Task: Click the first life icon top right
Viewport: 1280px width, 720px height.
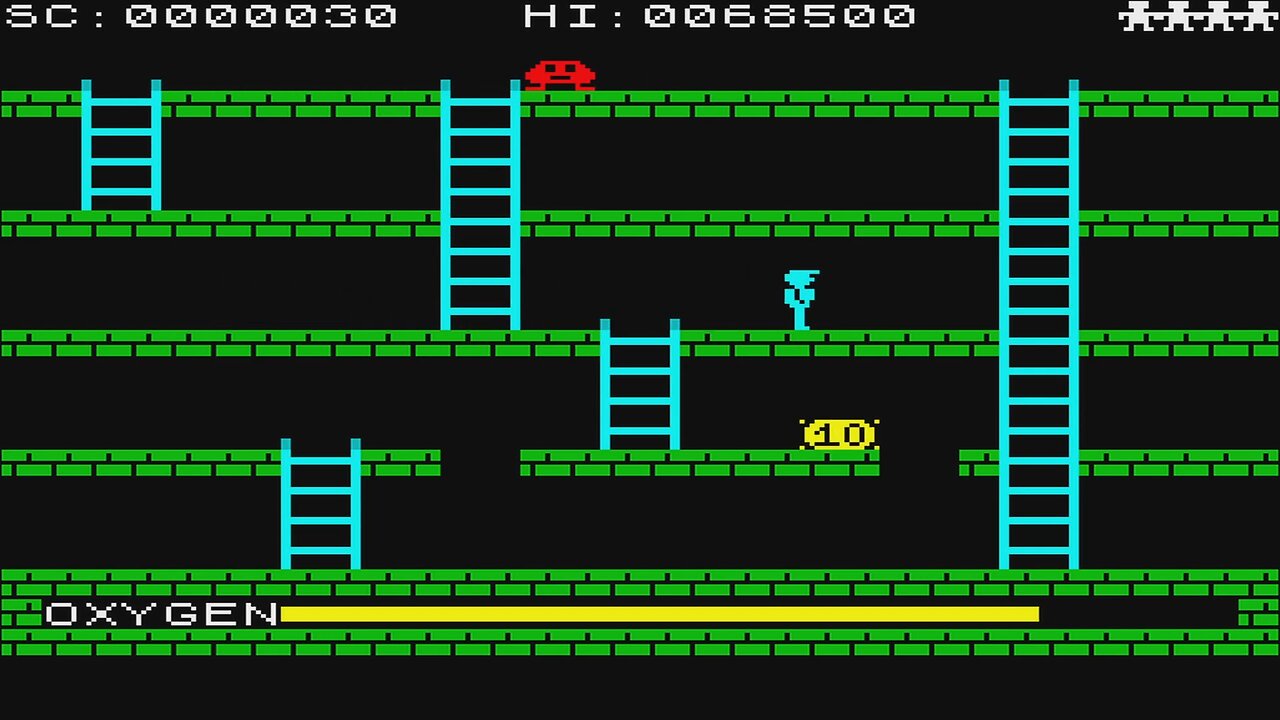Action: click(1138, 17)
